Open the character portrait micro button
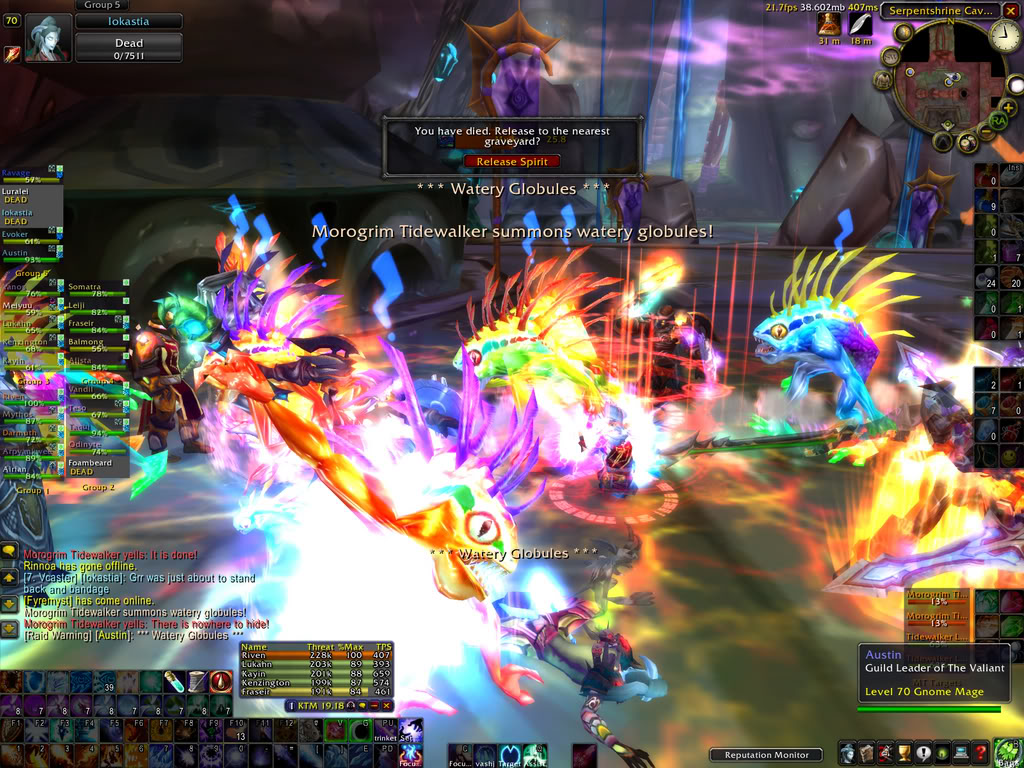This screenshot has width=1024, height=768. click(848, 753)
